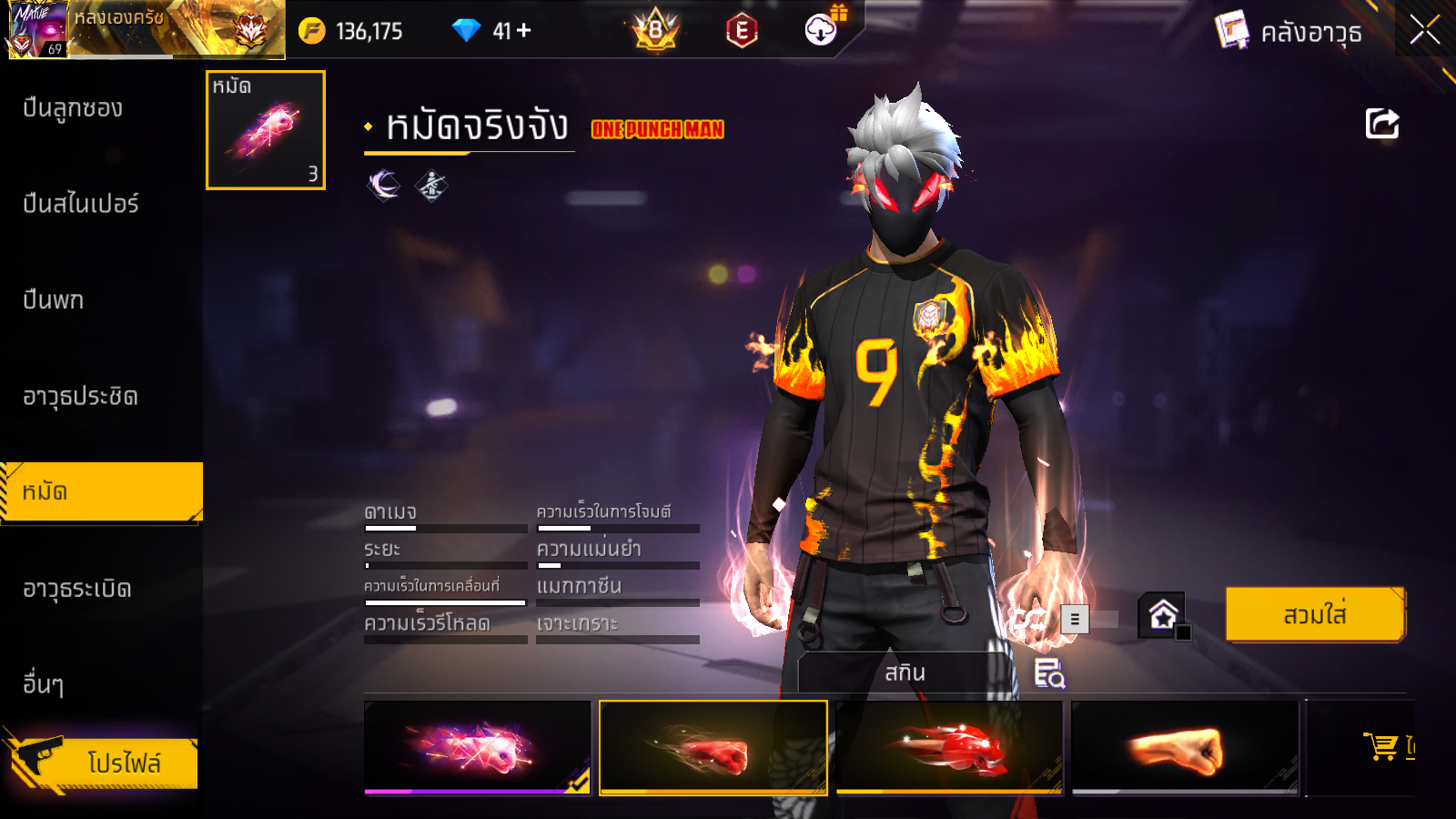Screen dimensions: 1456x819
Task: Equip the skin with the yellow button
Action: (x=1314, y=615)
